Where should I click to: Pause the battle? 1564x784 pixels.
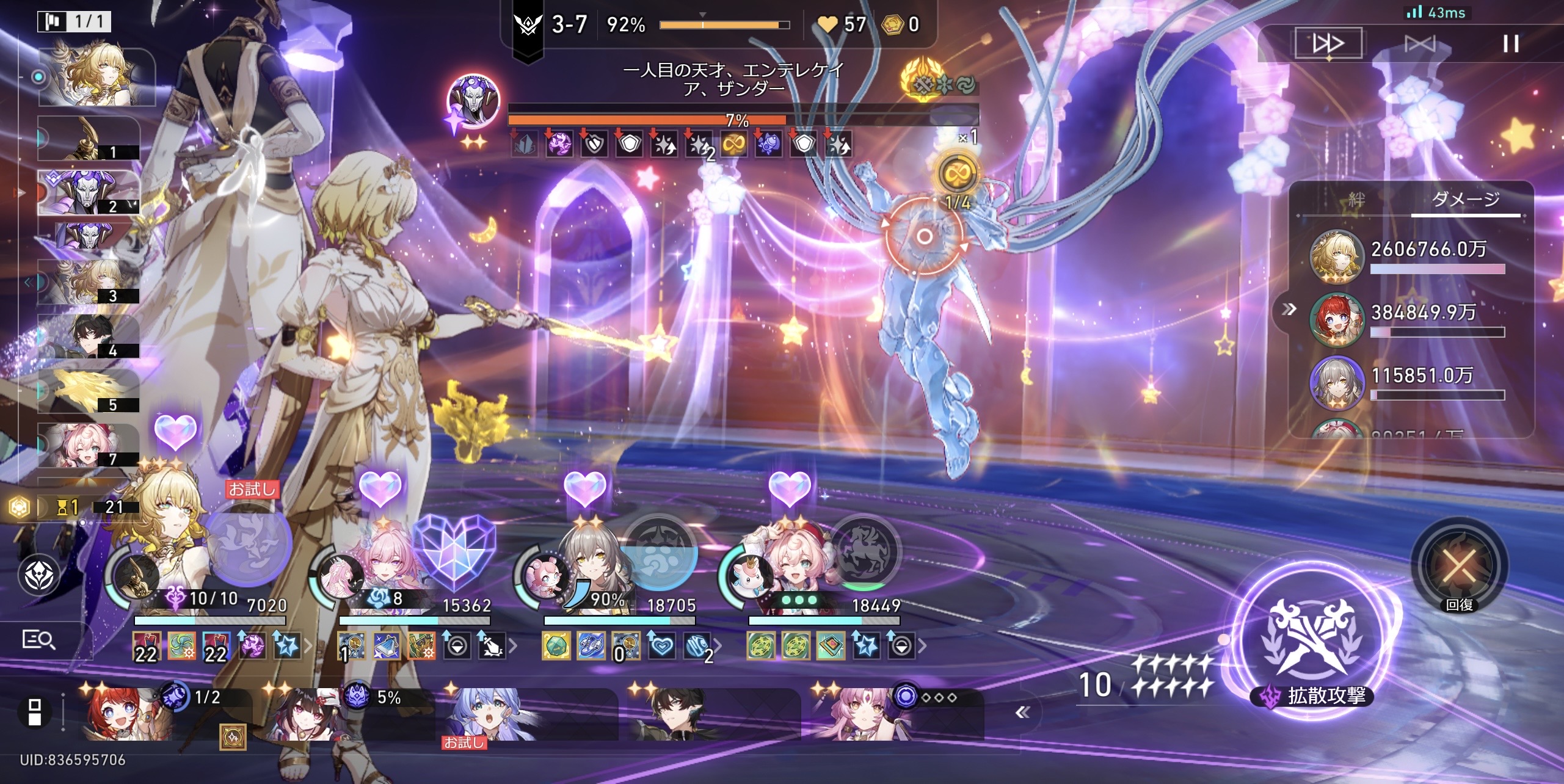(x=1510, y=43)
